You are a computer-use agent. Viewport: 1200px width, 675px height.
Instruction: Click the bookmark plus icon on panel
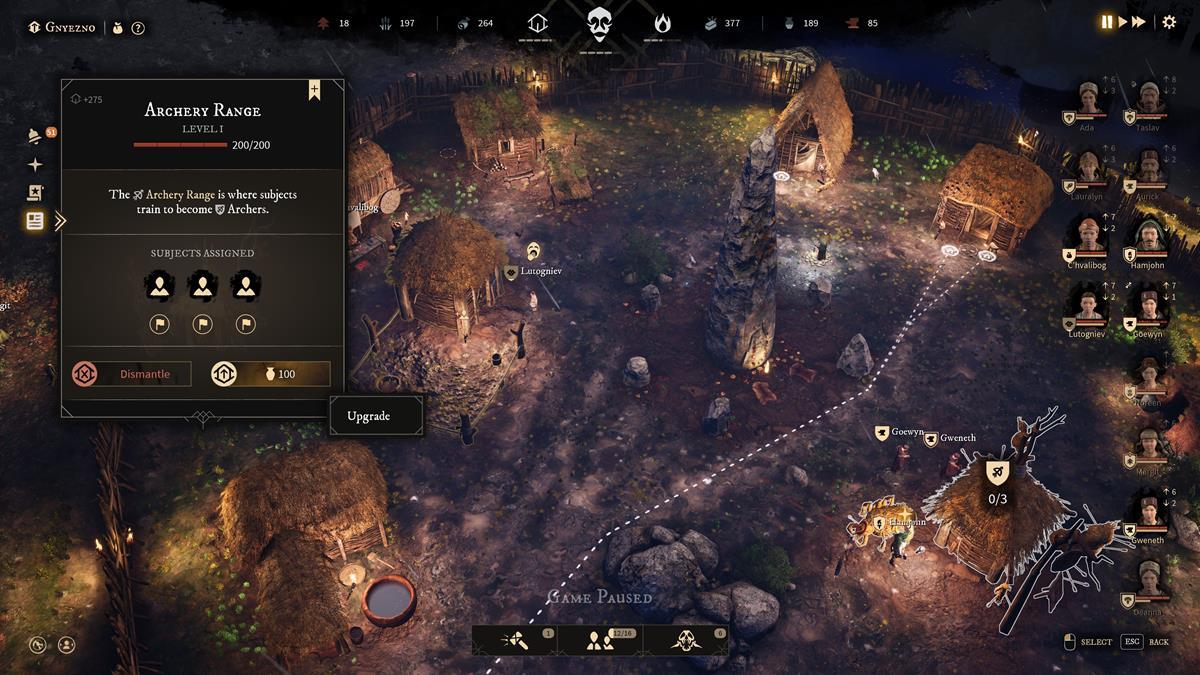coord(314,90)
